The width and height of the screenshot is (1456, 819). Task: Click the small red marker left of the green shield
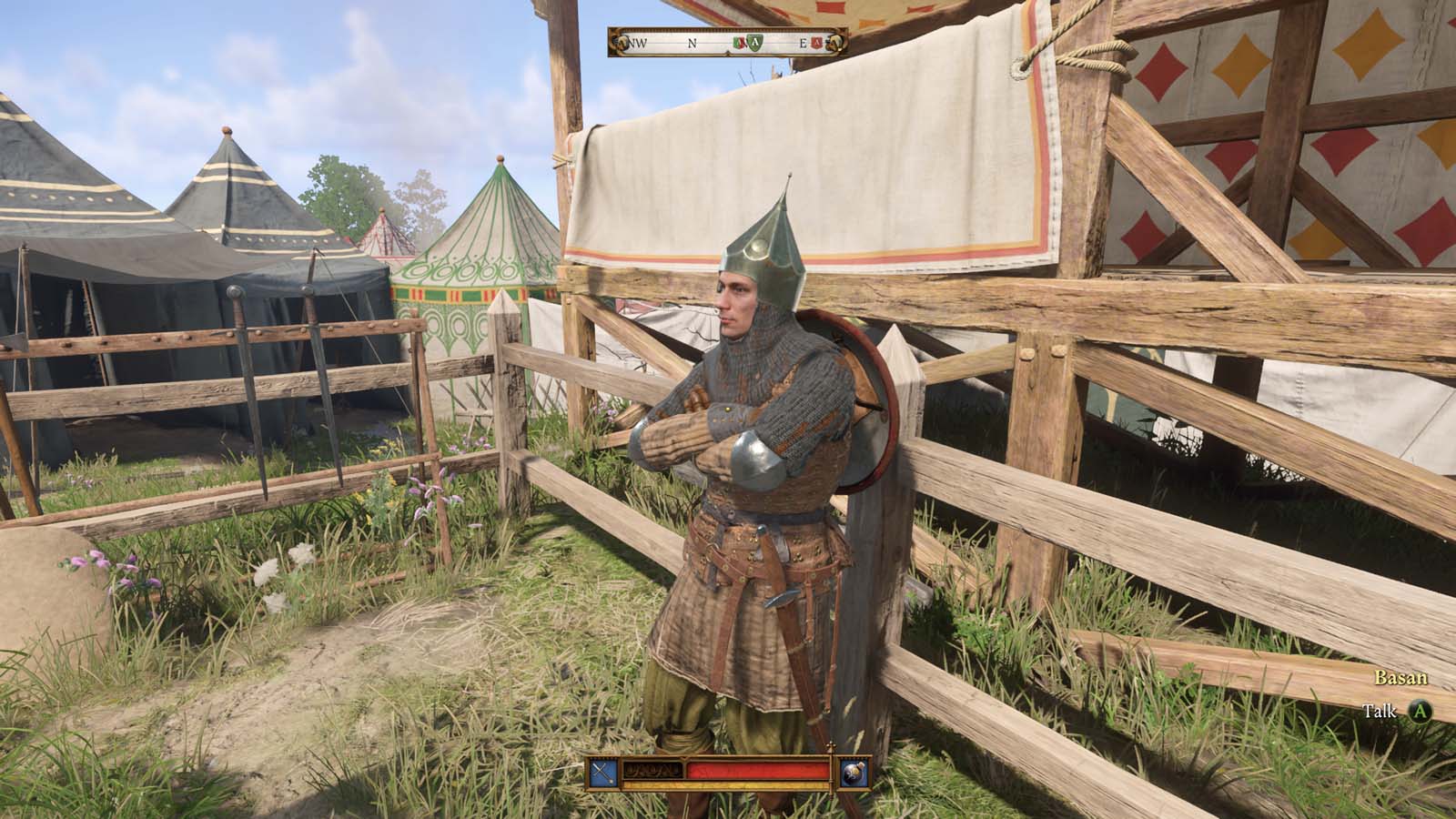[x=738, y=43]
